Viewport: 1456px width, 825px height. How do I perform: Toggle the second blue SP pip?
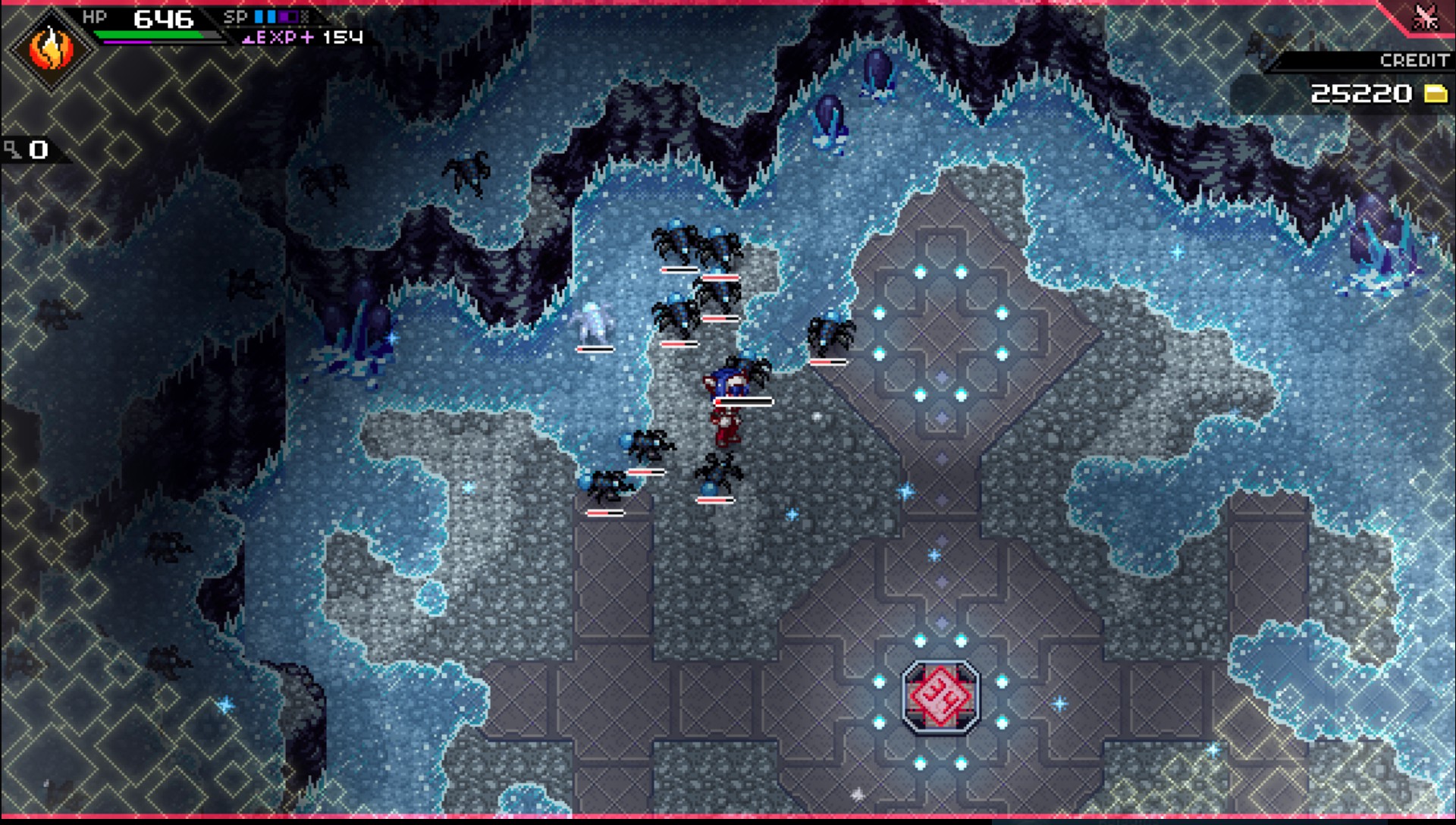[x=270, y=15]
